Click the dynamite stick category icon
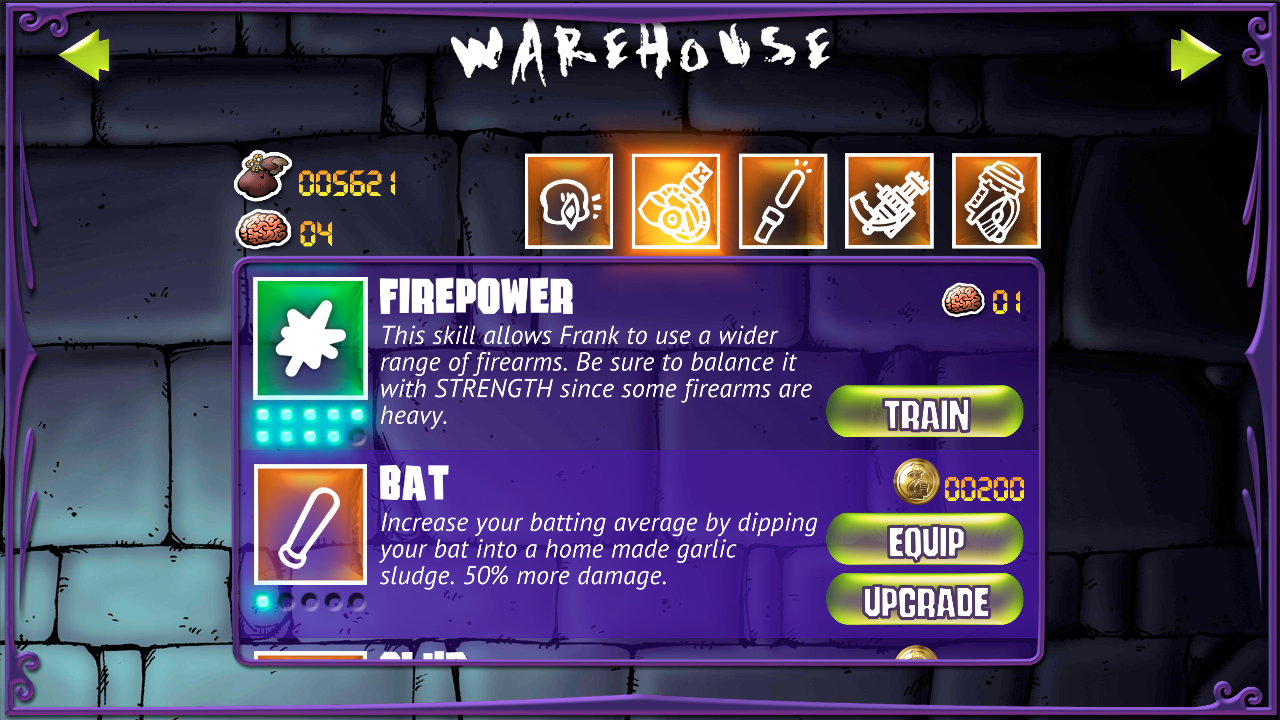This screenshot has width=1280, height=720. [x=782, y=201]
